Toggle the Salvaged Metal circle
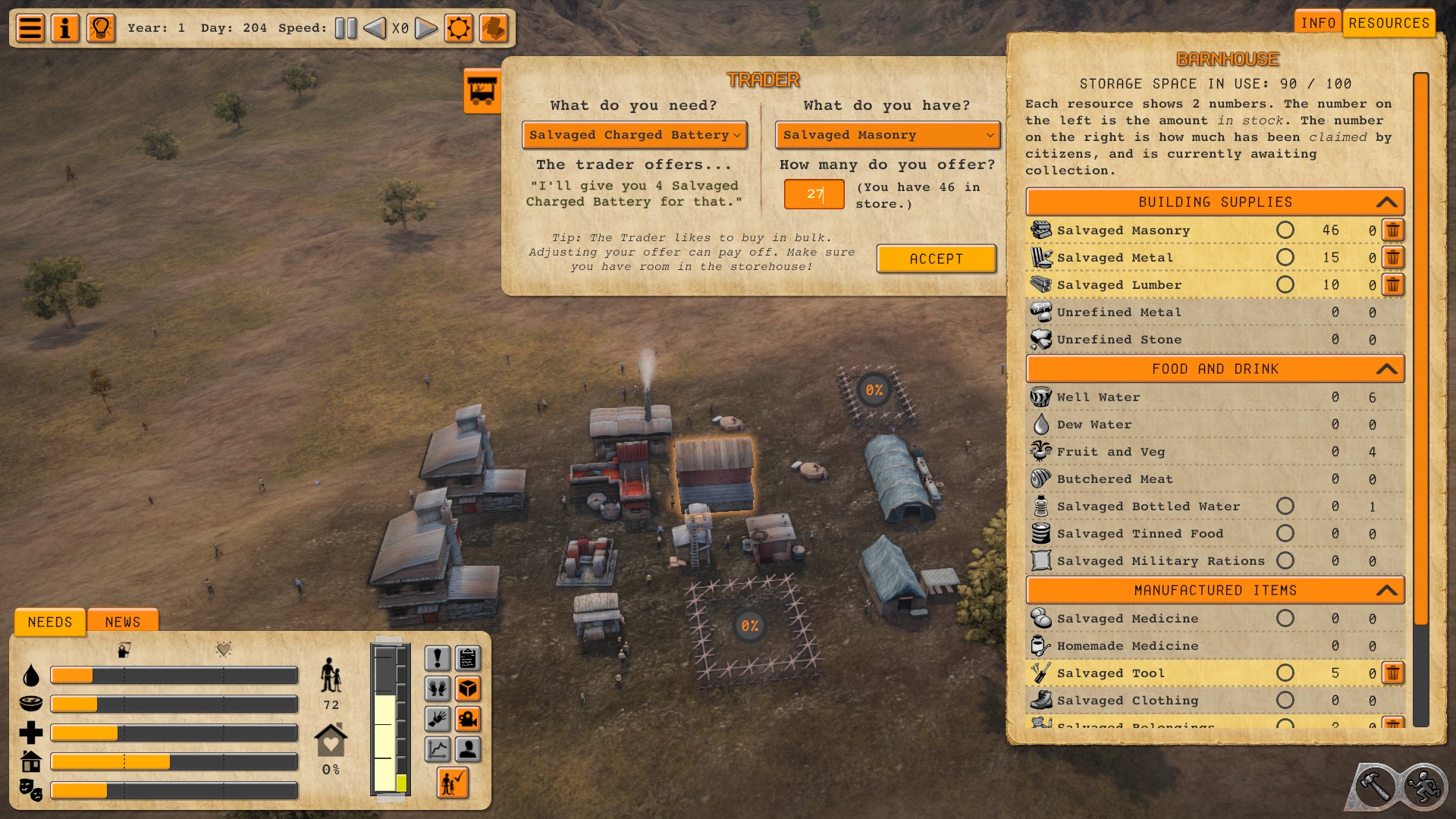 (1285, 258)
